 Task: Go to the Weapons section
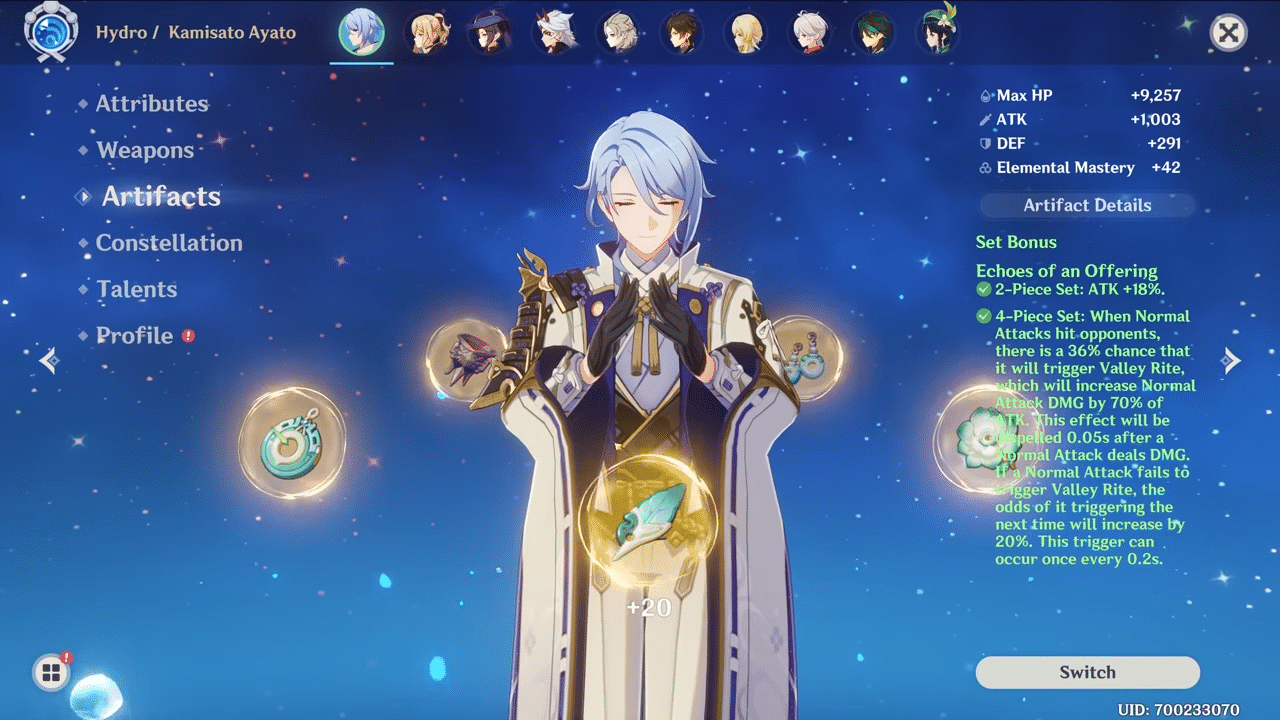145,151
